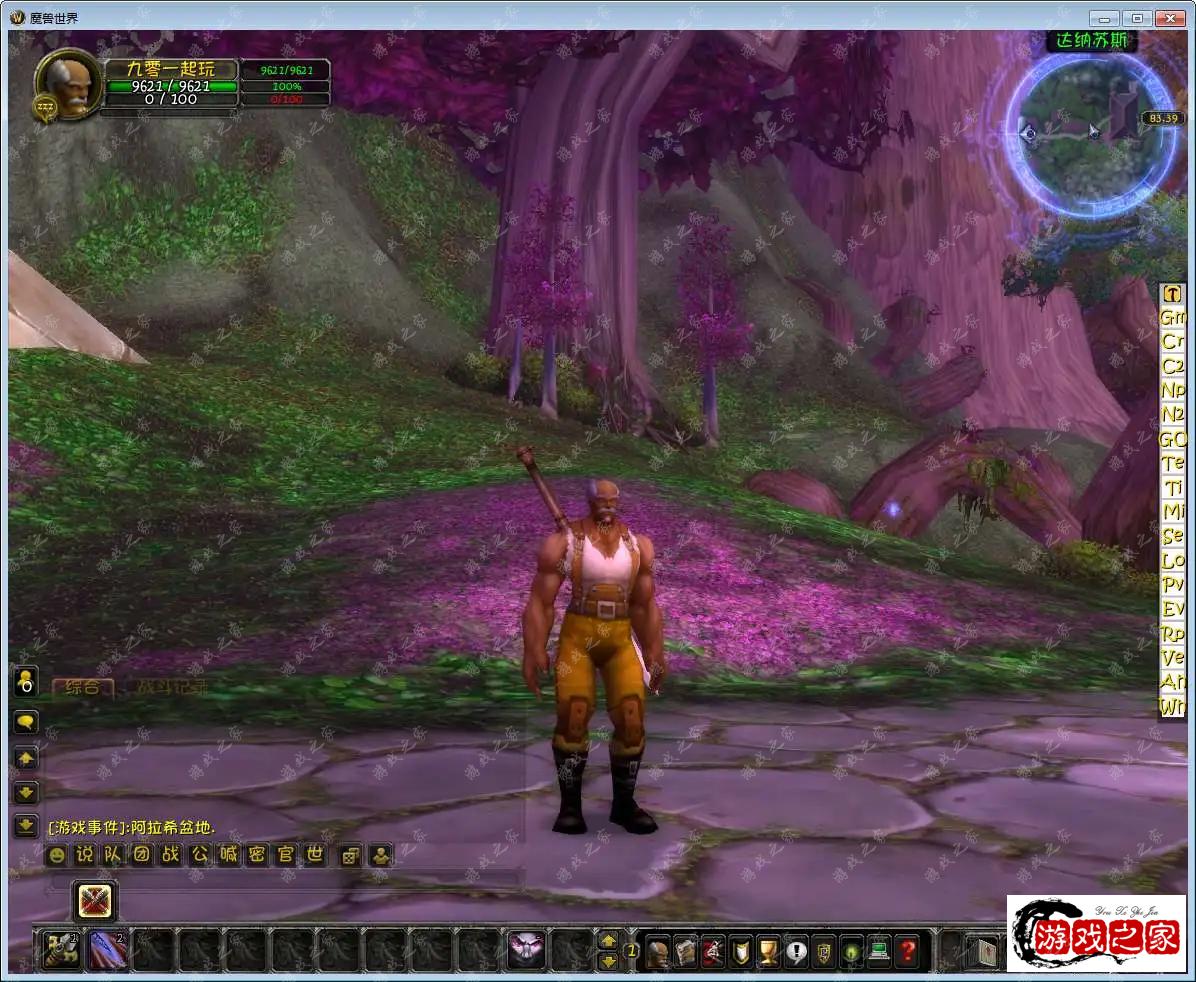
Task: Open the friends list button above chat
Action: click(26, 682)
